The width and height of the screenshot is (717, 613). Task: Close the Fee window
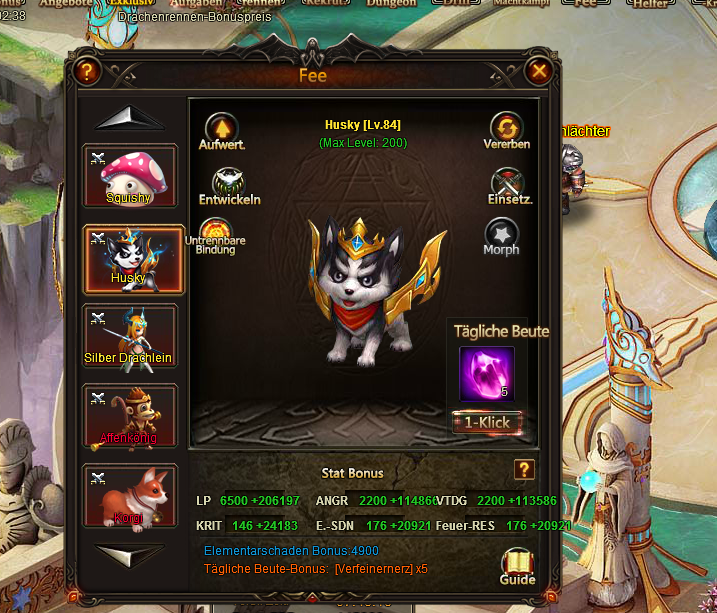pos(539,71)
